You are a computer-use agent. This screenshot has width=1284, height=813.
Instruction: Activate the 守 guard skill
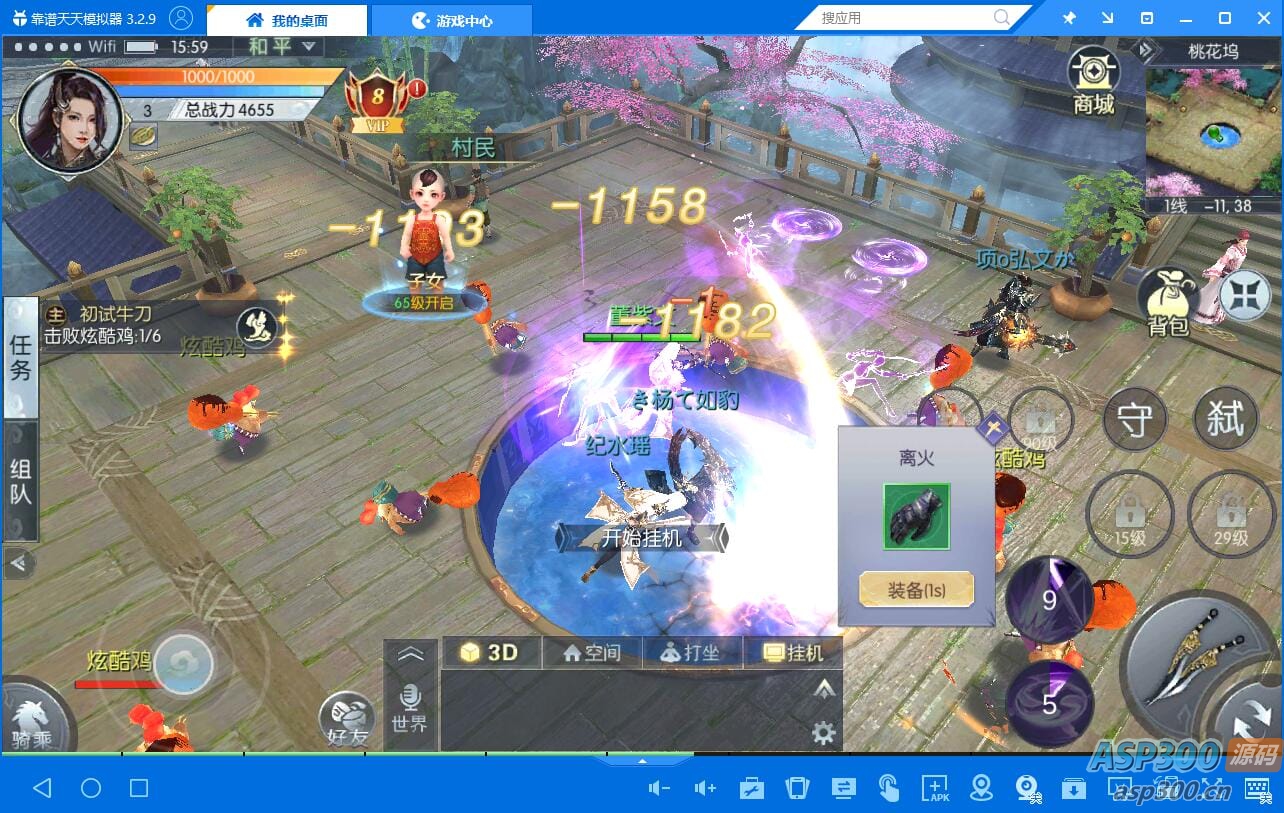1135,420
